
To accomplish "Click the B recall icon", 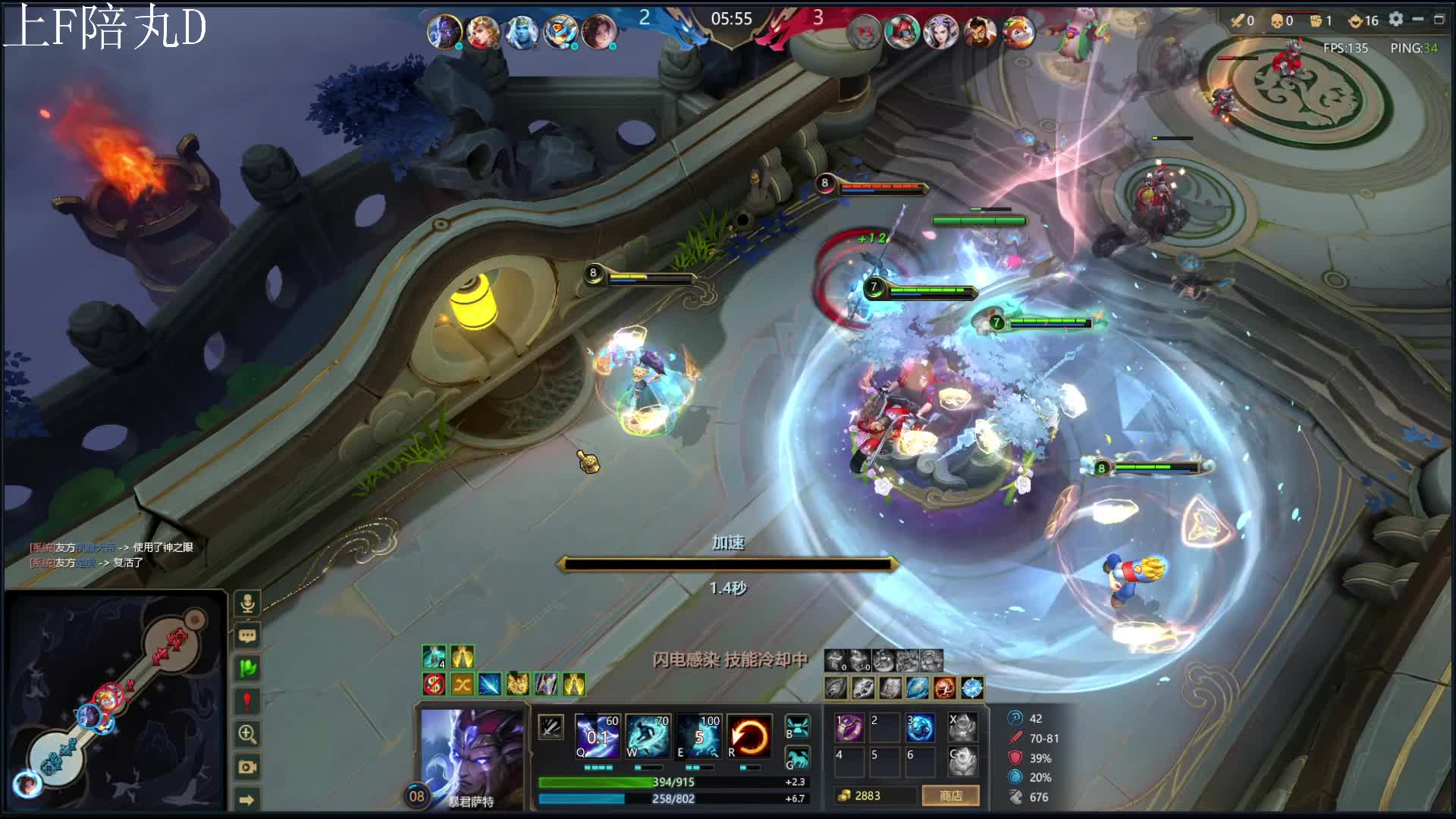I will pyautogui.click(x=797, y=726).
